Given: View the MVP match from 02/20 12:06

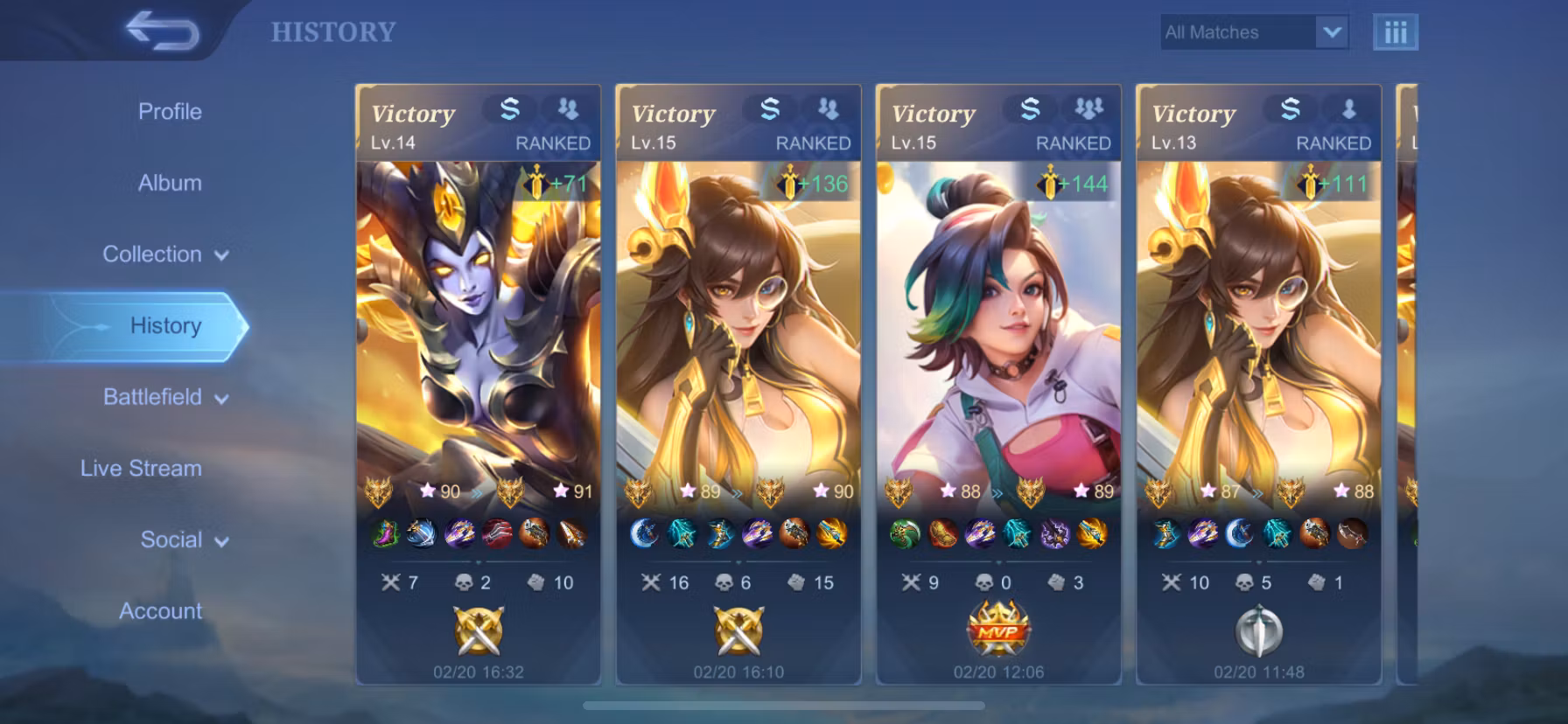Looking at the screenshot, I should (998, 385).
